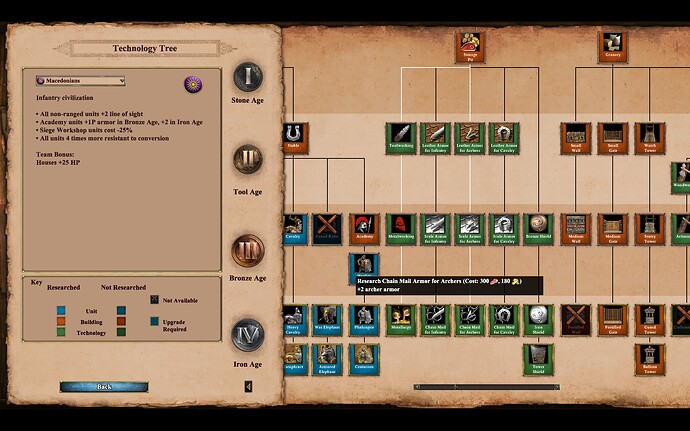Choose the Stable building node
Screen dimensions: 690x431
(x=295, y=137)
